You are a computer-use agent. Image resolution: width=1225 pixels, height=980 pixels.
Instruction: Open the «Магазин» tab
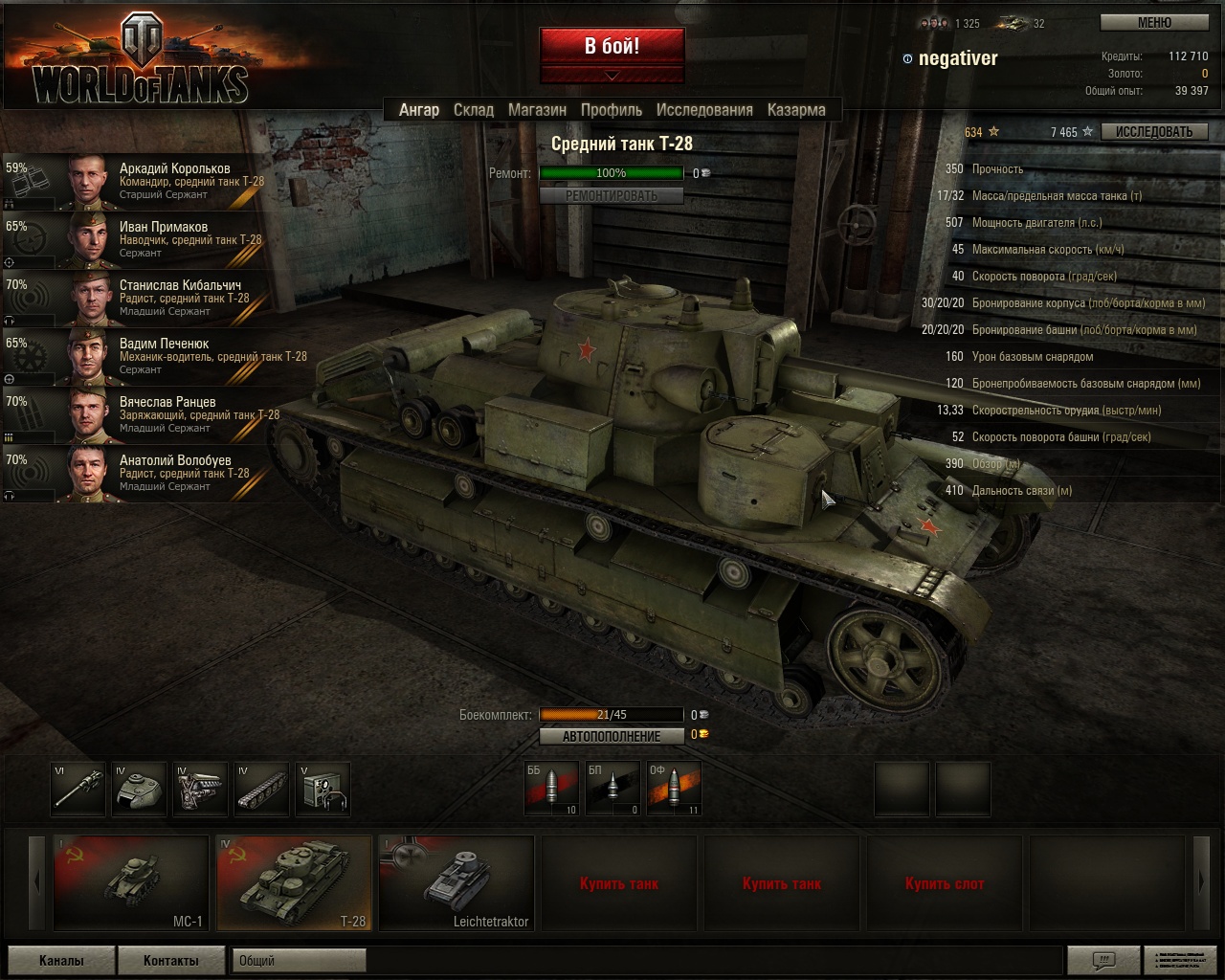537,110
